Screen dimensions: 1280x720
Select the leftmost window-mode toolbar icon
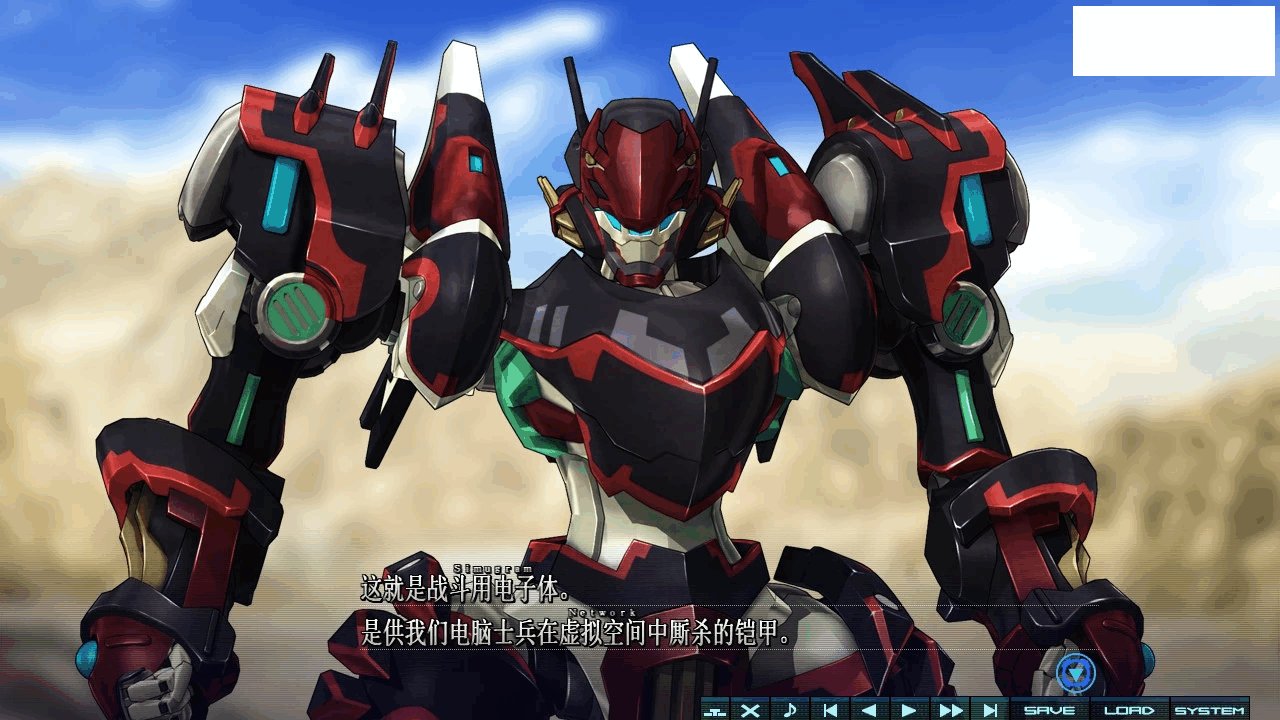tap(714, 707)
